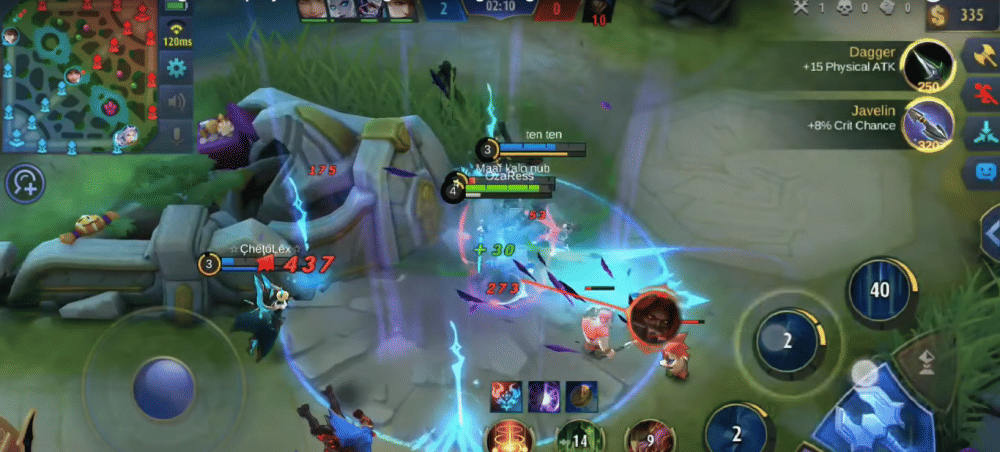Toggle the speaker sound icon
1000x452 pixels.
coord(177,101)
